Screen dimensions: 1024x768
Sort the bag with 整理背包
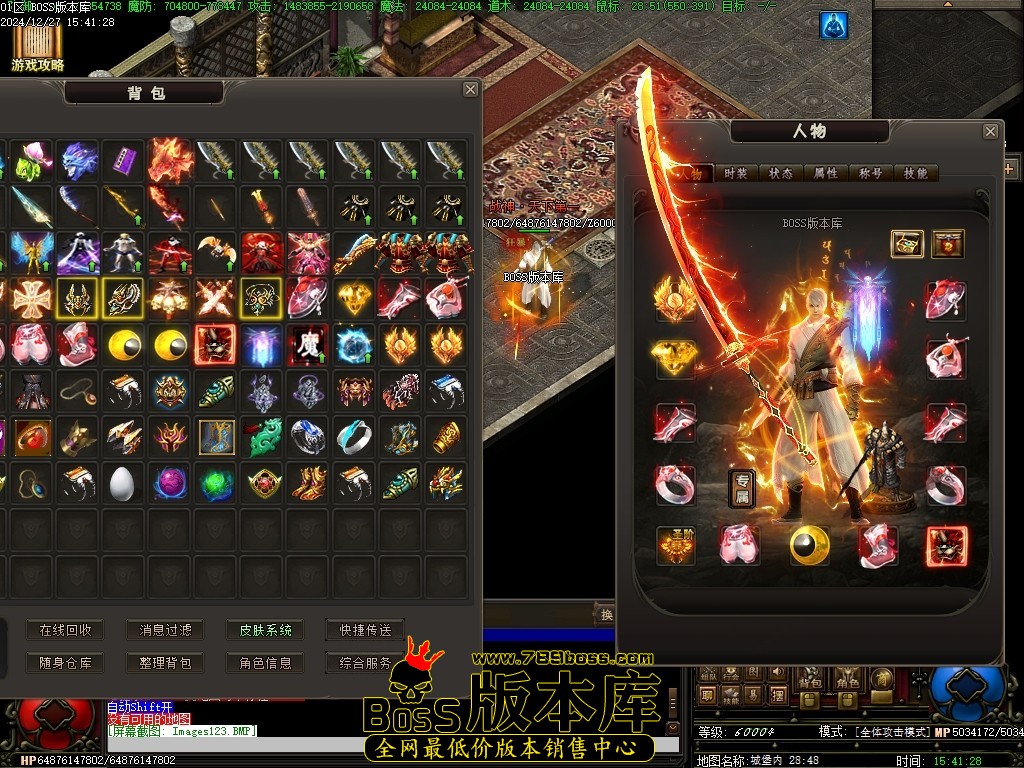coord(165,662)
